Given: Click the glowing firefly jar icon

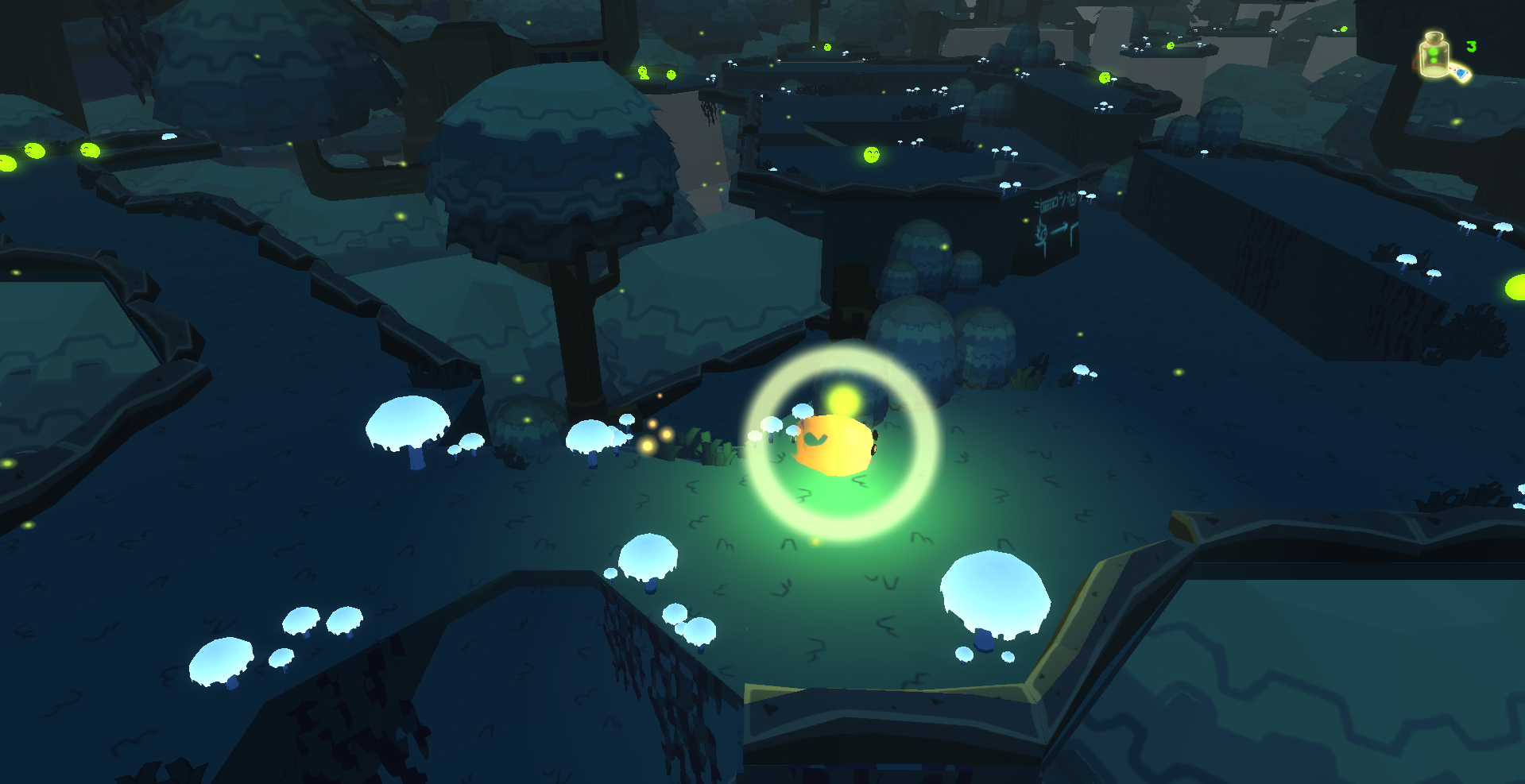Looking at the screenshot, I should (x=1434, y=56).
